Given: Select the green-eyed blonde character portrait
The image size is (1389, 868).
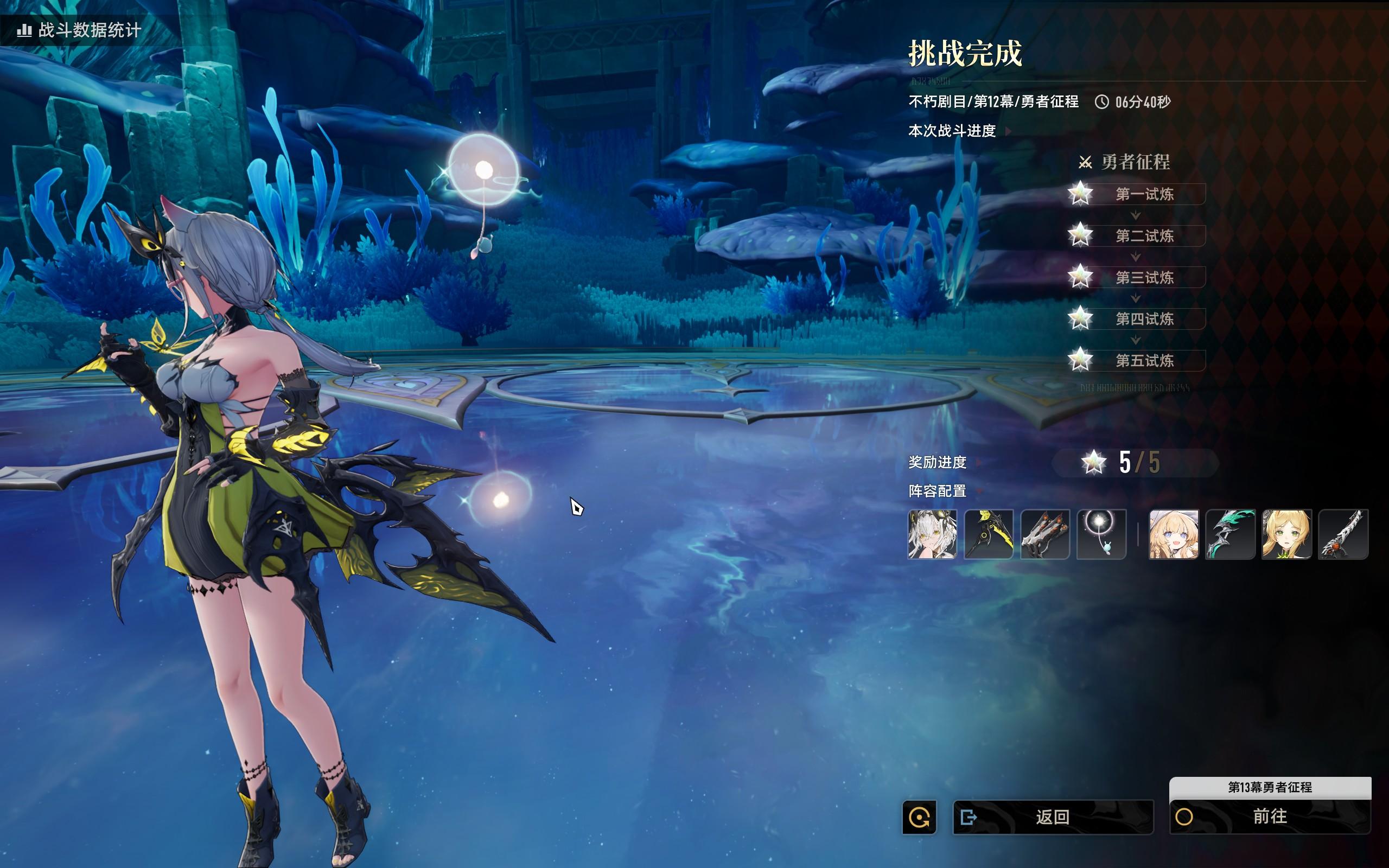Looking at the screenshot, I should [1286, 534].
